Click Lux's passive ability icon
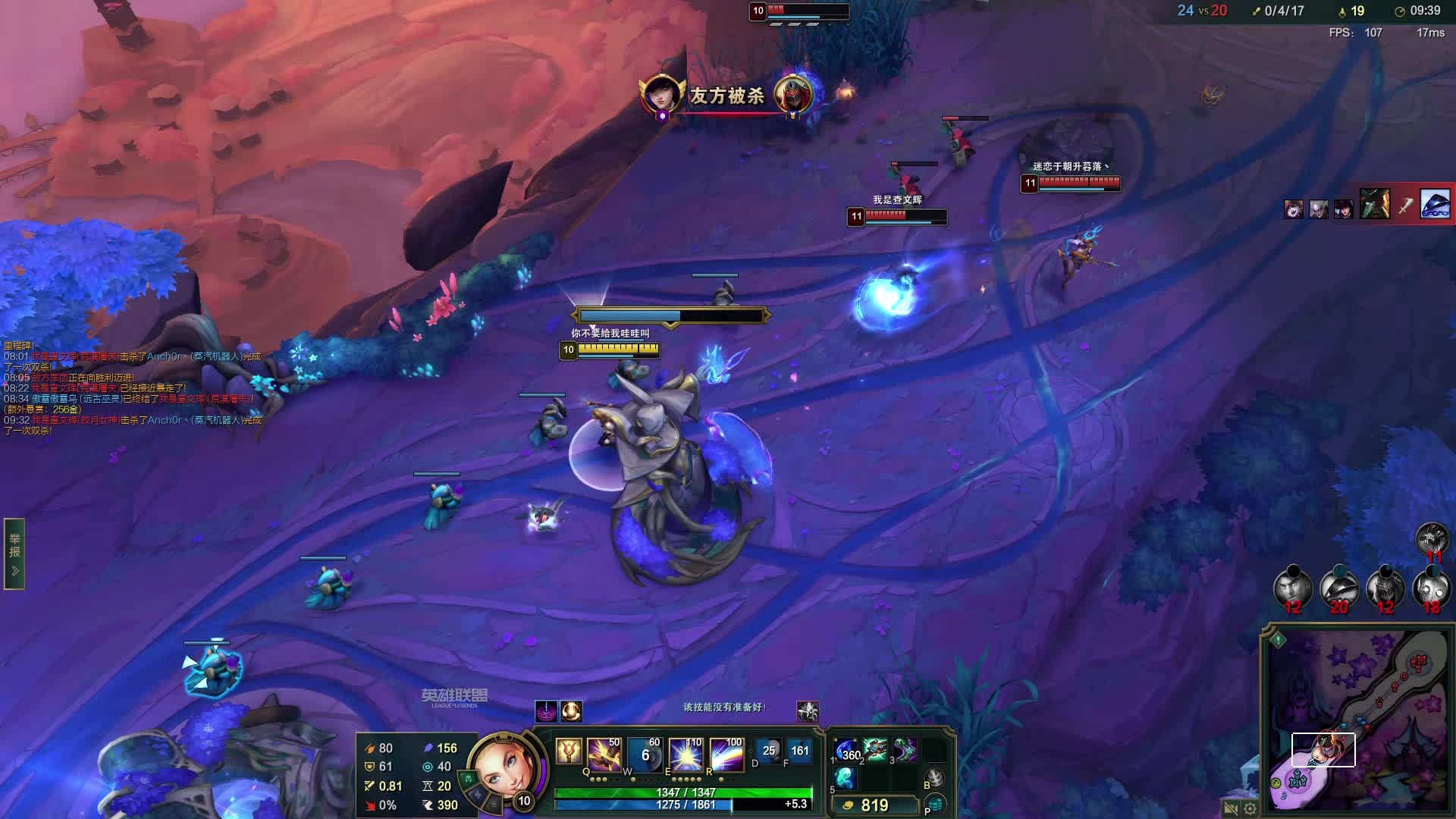 [568, 752]
